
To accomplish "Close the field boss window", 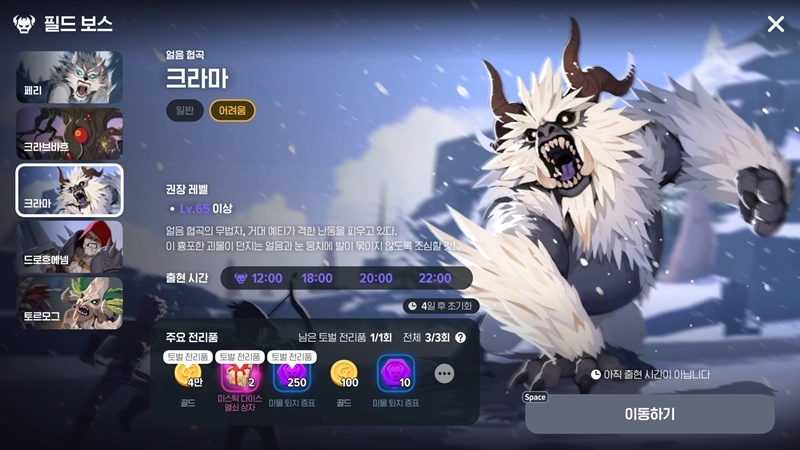I will point(776,24).
